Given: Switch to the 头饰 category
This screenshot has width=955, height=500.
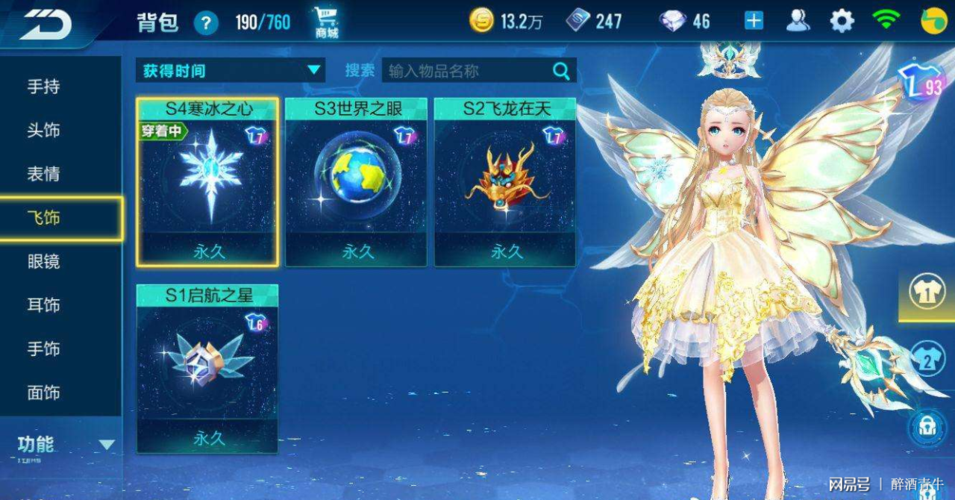Looking at the screenshot, I should [44, 131].
